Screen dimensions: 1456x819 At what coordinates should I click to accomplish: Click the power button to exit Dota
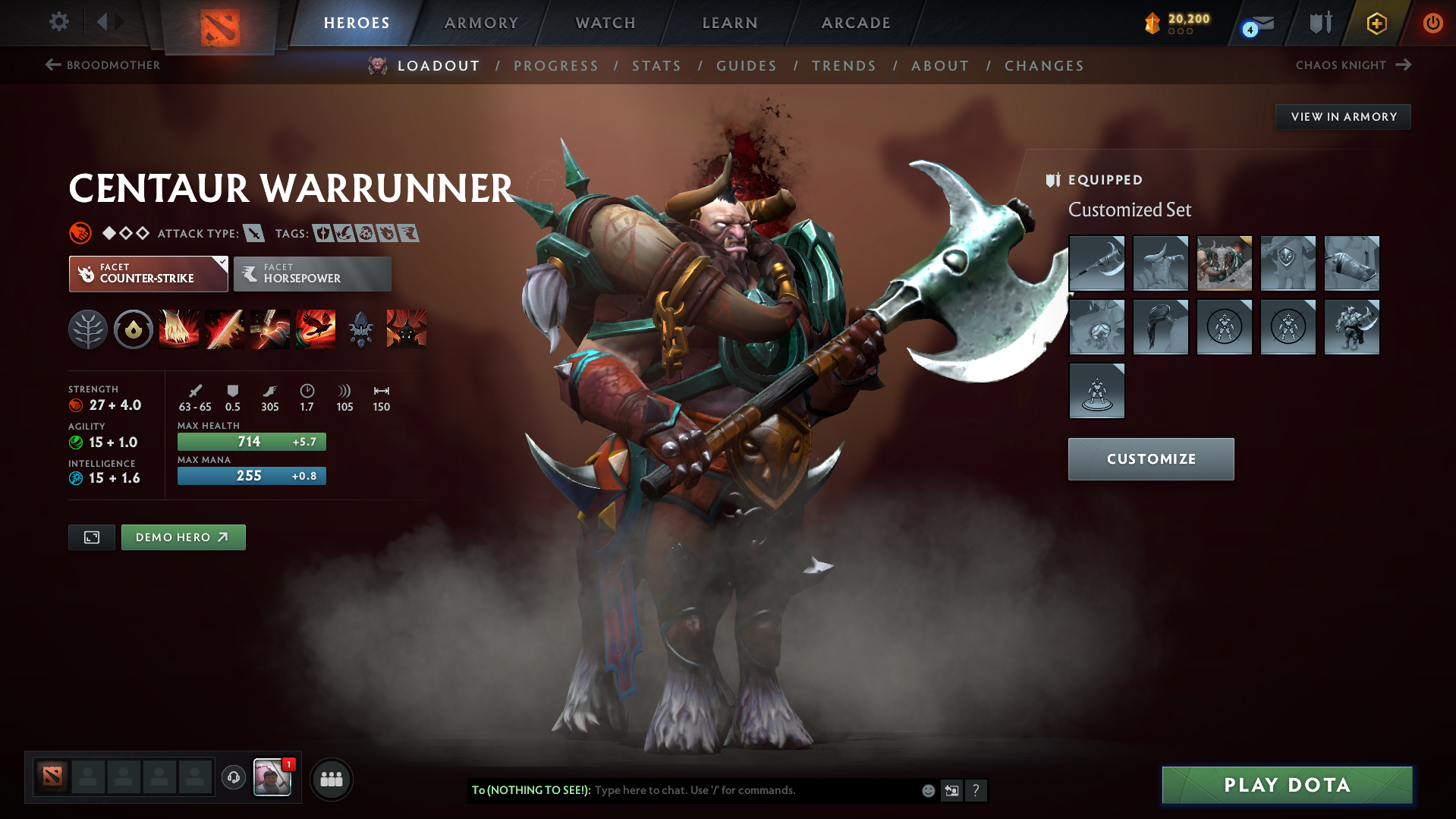[1432, 23]
